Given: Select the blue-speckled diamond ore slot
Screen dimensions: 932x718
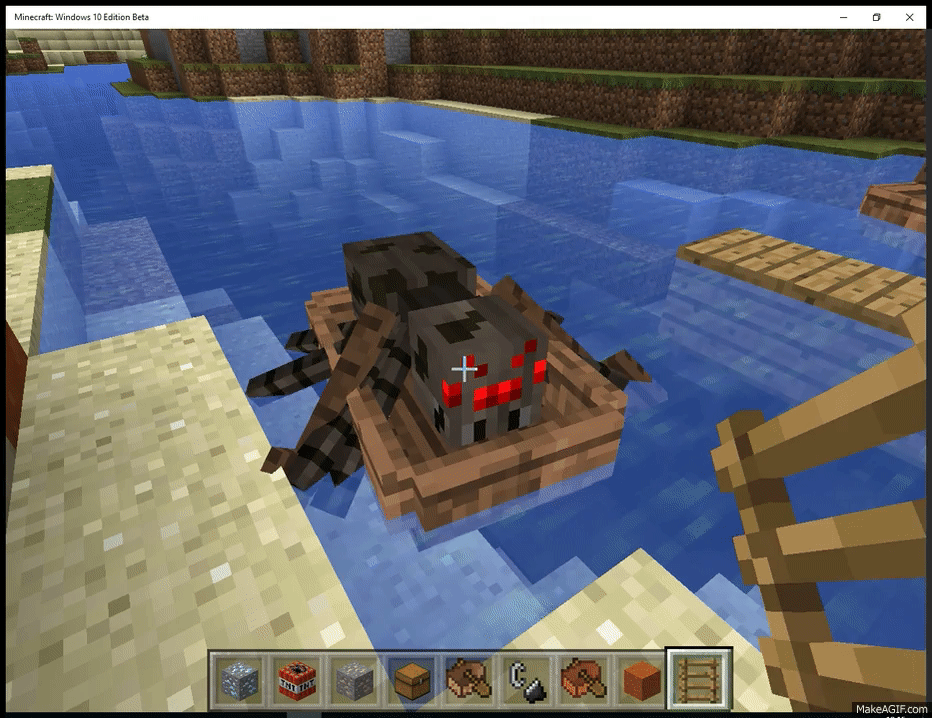Looking at the screenshot, I should (239, 680).
